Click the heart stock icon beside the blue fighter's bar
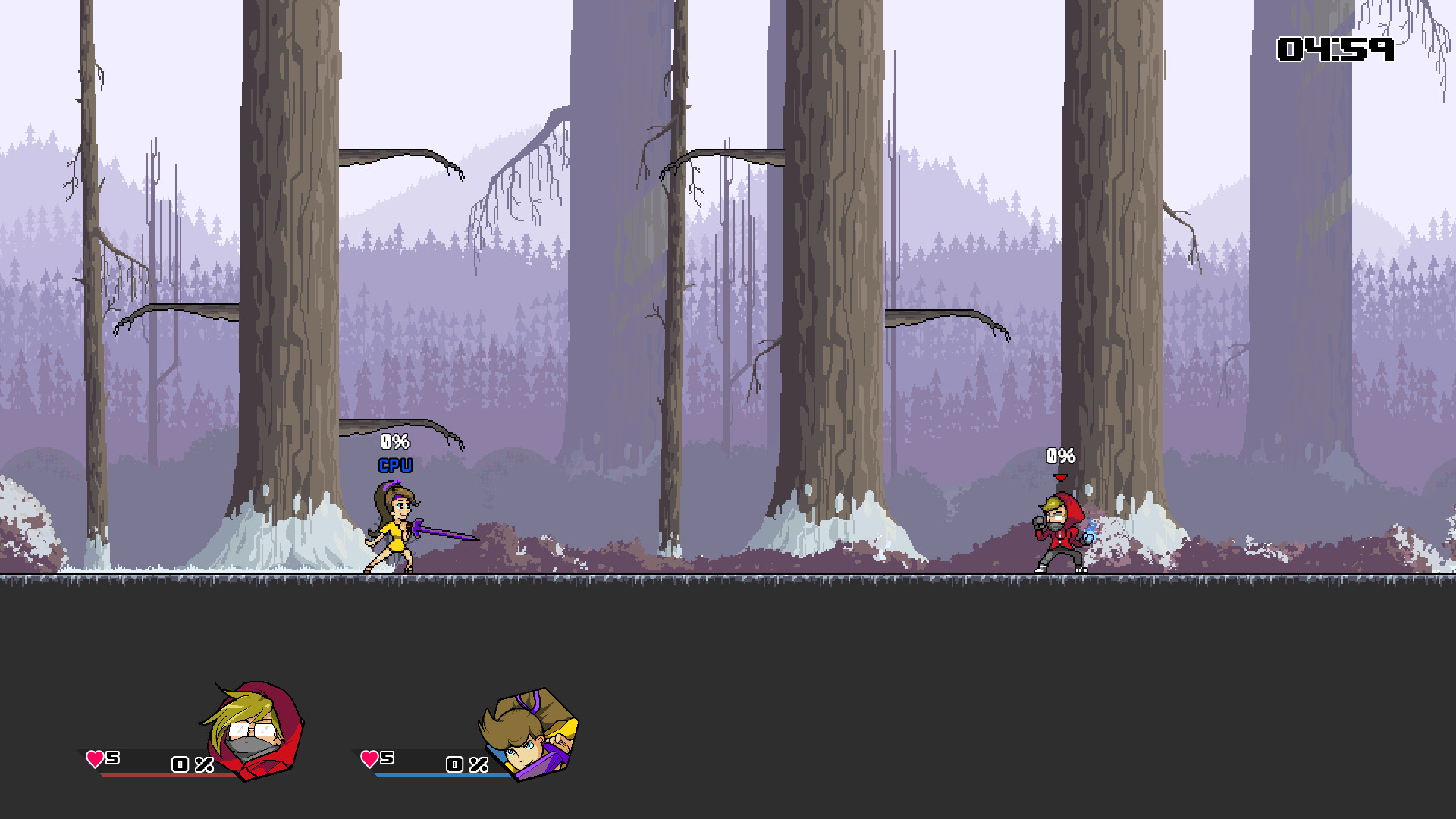1456x819 pixels. pyautogui.click(x=369, y=758)
